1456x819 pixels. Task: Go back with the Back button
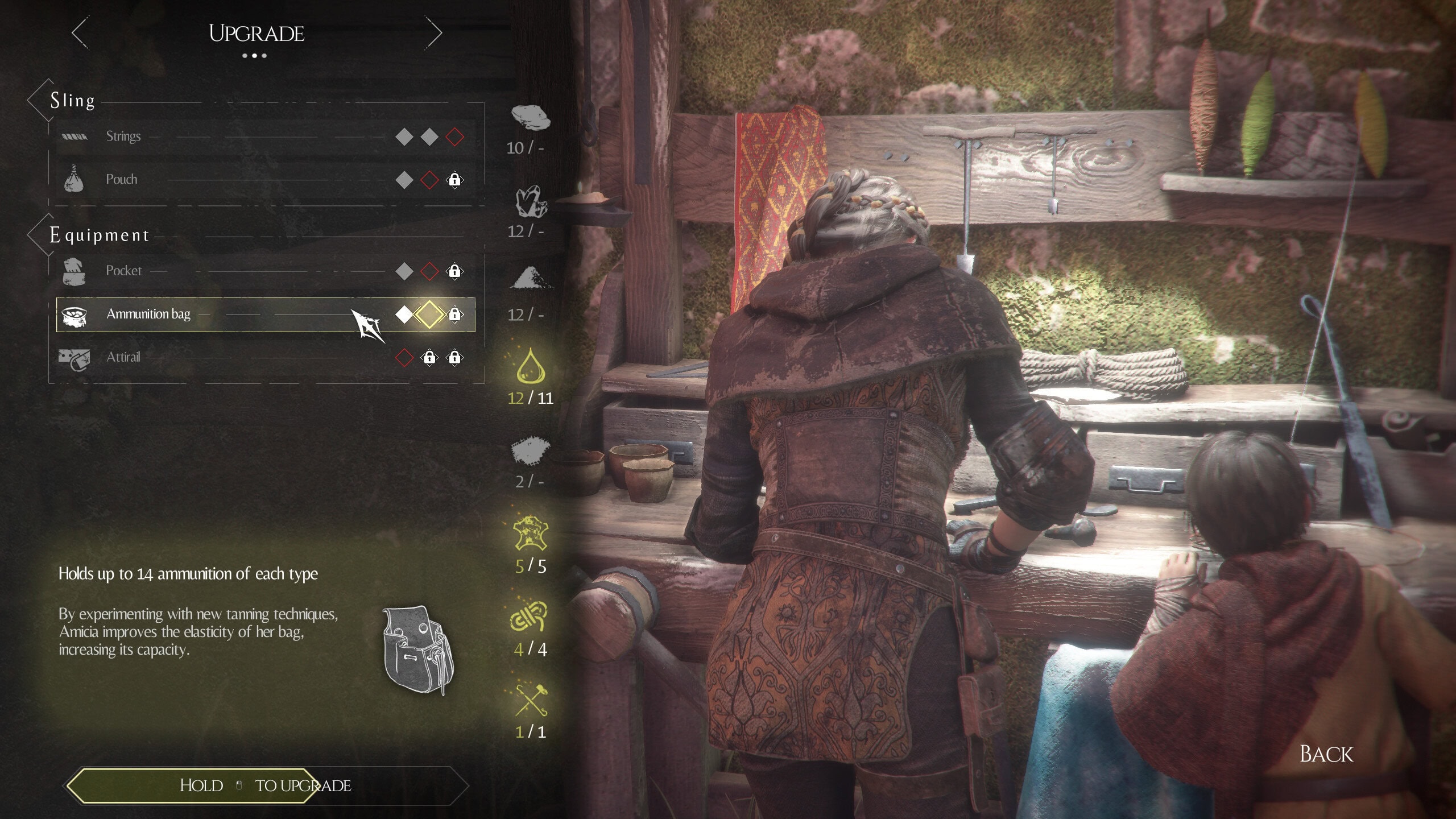(x=1326, y=754)
